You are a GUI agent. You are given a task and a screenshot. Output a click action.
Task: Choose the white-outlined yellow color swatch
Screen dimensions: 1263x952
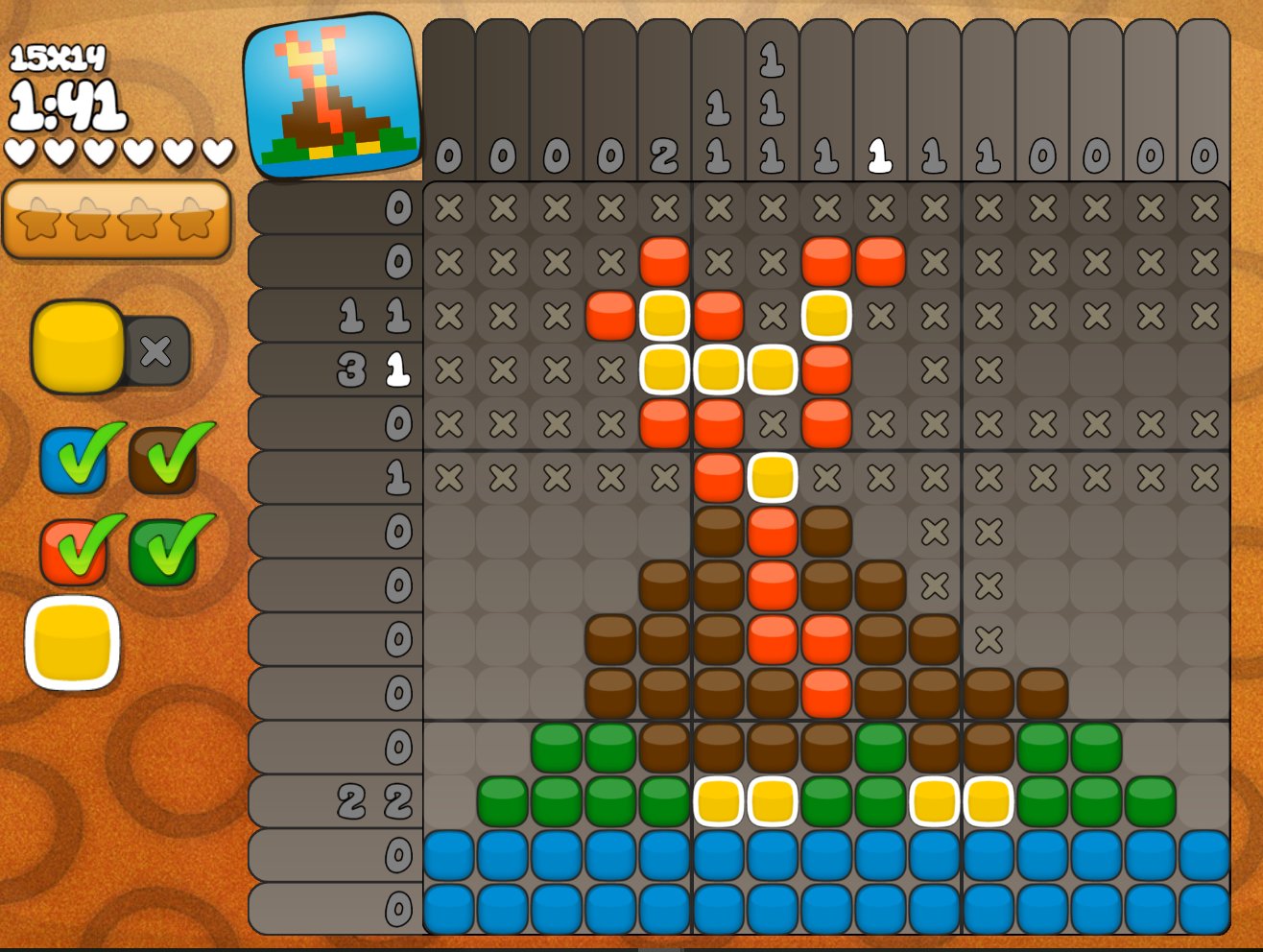[73, 643]
